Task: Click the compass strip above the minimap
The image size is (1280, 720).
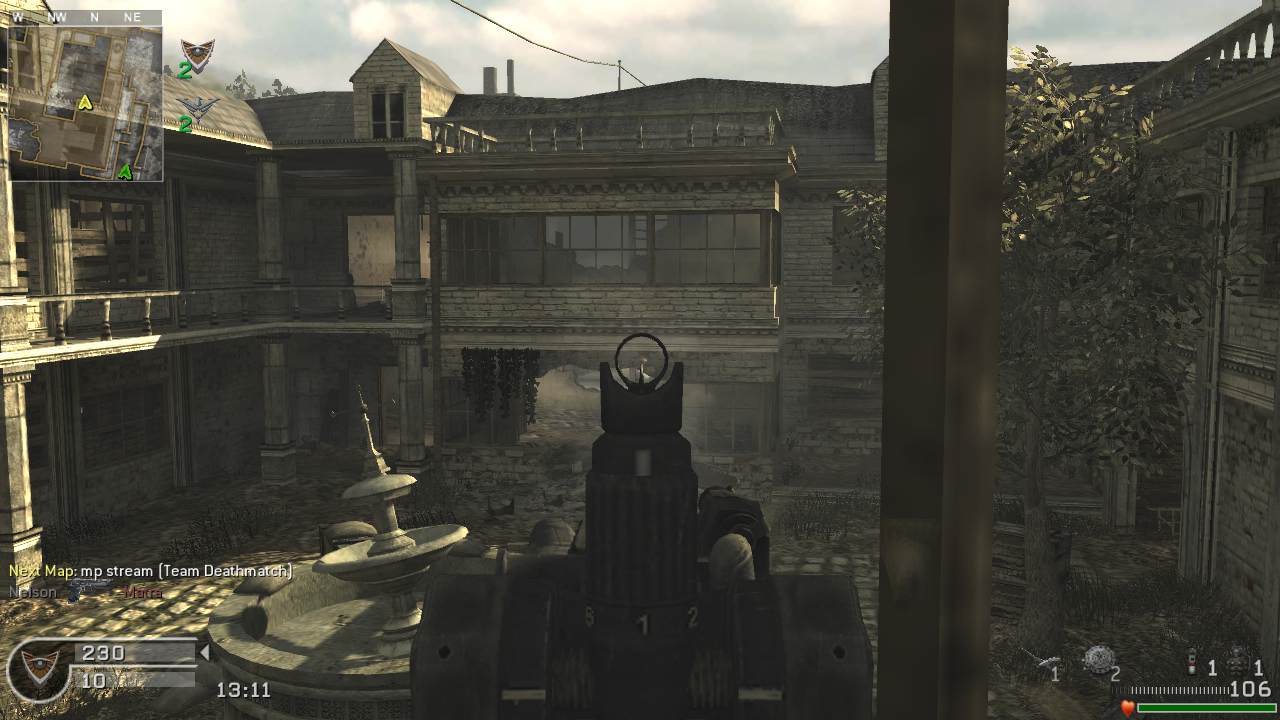Action: click(85, 17)
